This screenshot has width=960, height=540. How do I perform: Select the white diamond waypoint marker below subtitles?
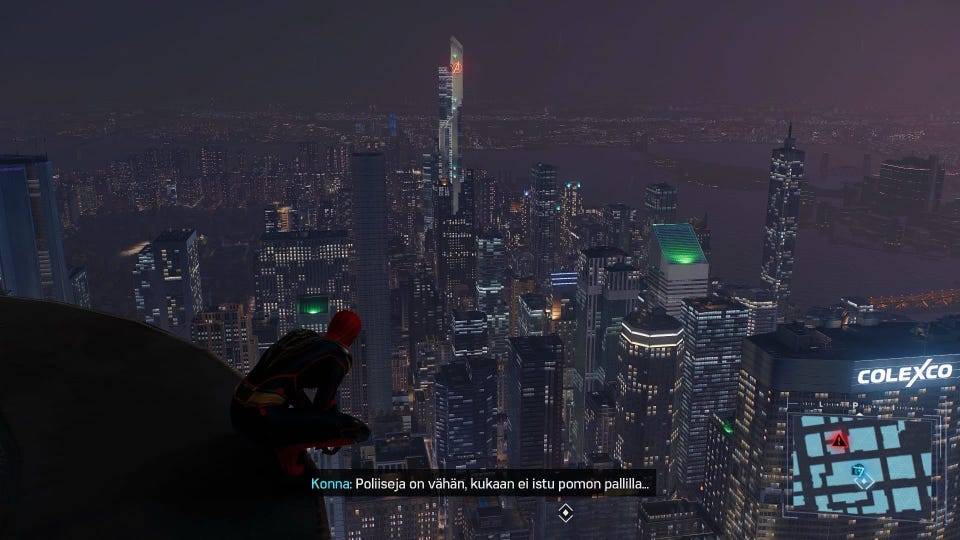pos(565,513)
